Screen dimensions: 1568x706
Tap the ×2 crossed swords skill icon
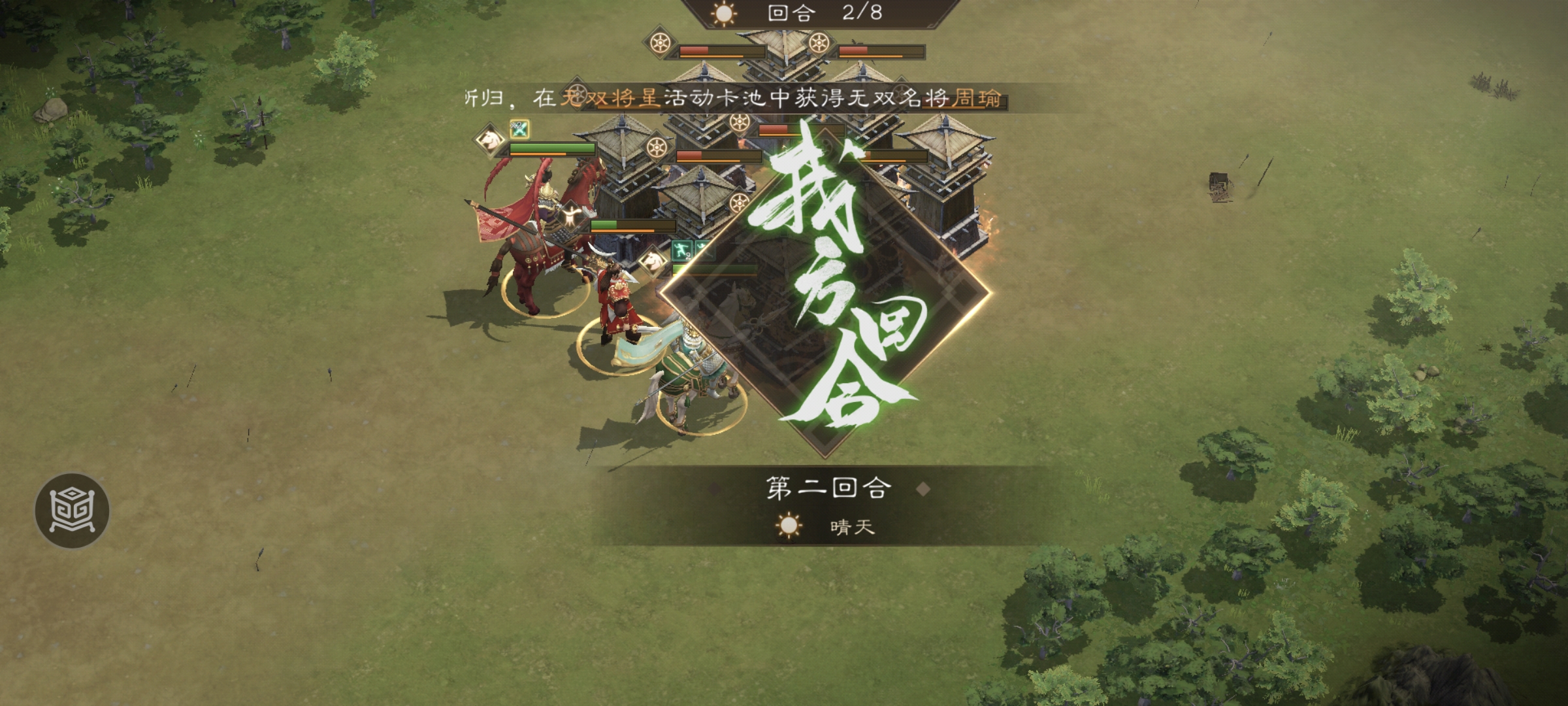click(x=519, y=127)
